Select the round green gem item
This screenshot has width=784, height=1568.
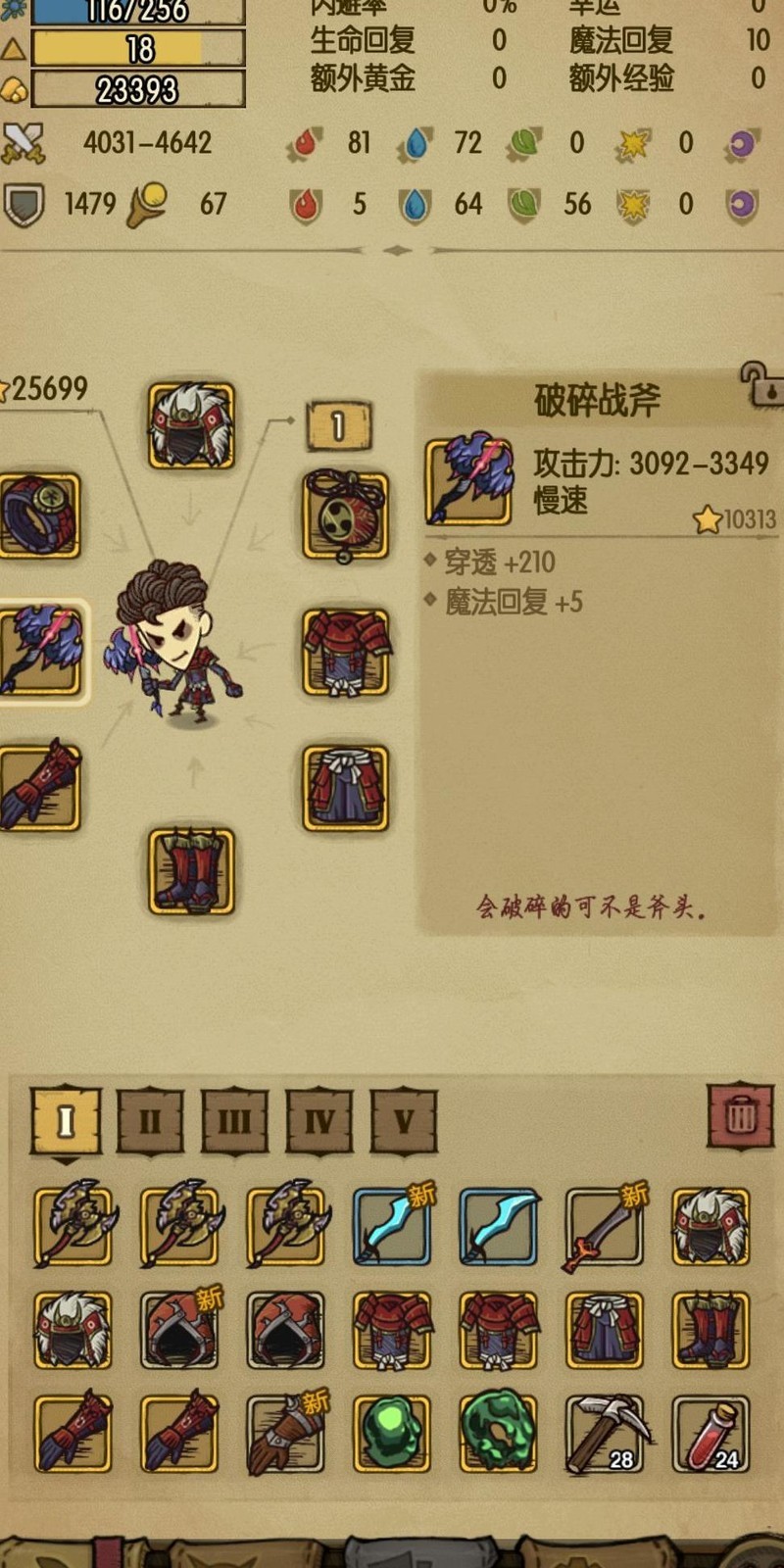(x=391, y=1434)
